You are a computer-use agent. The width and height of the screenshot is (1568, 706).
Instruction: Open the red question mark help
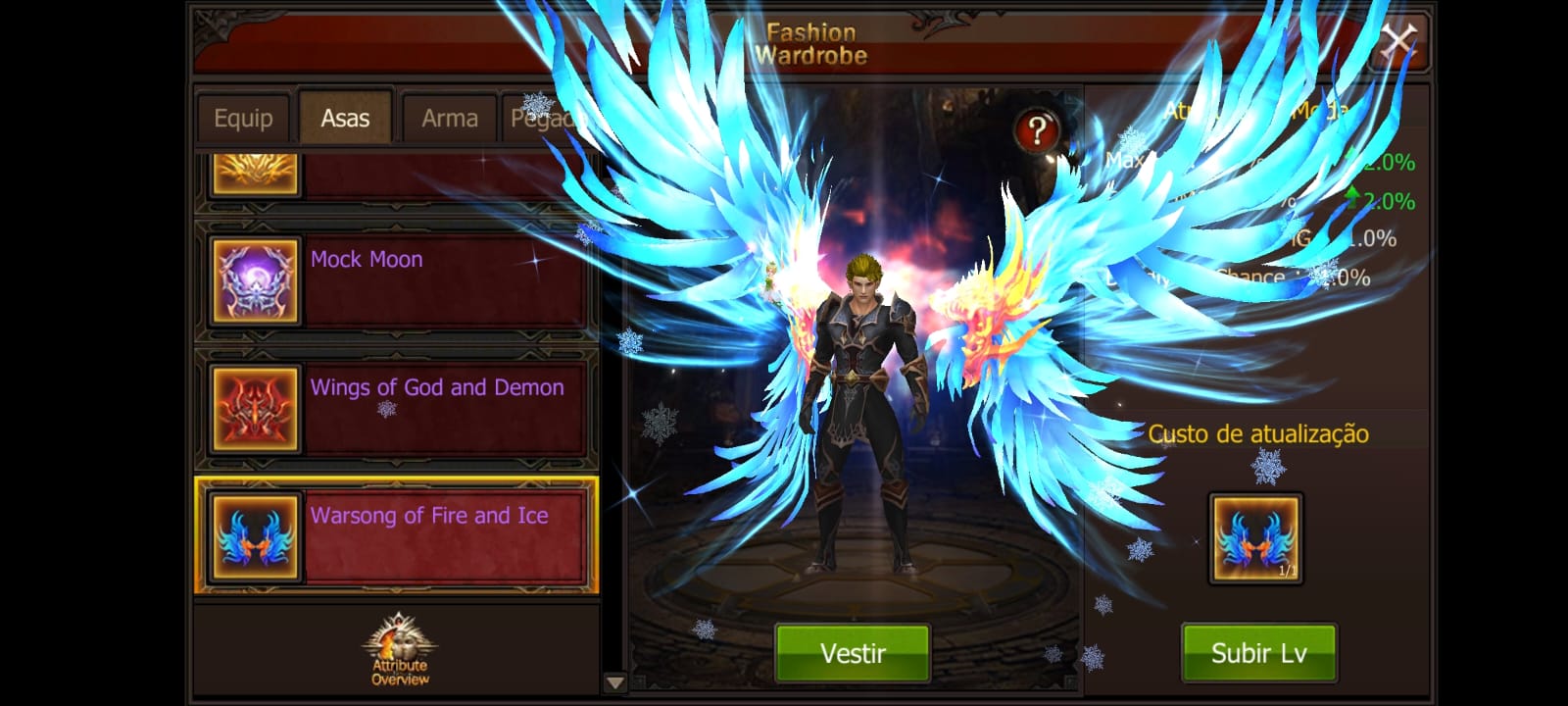click(x=1036, y=130)
